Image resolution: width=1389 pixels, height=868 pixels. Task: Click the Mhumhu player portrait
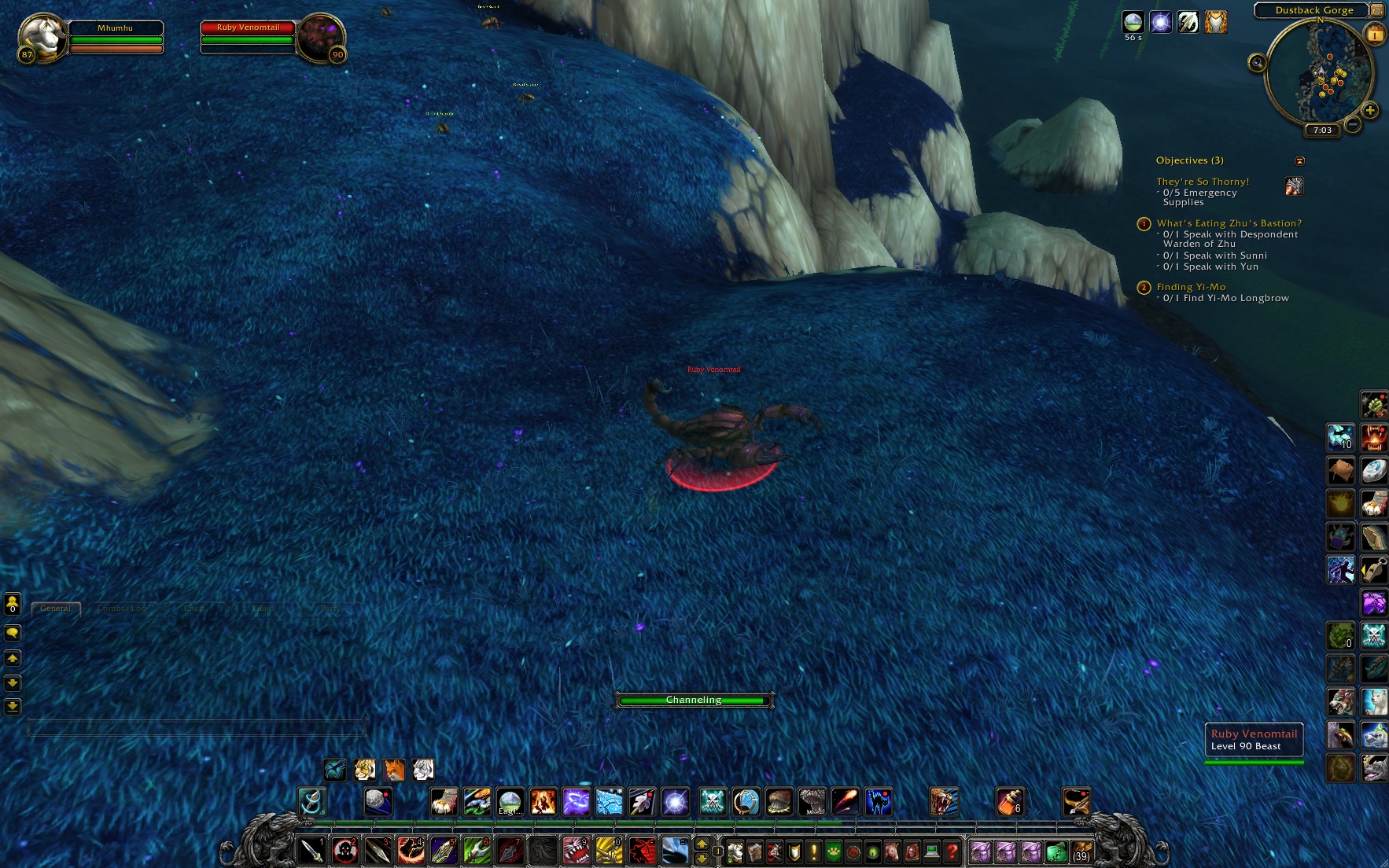coord(41,37)
